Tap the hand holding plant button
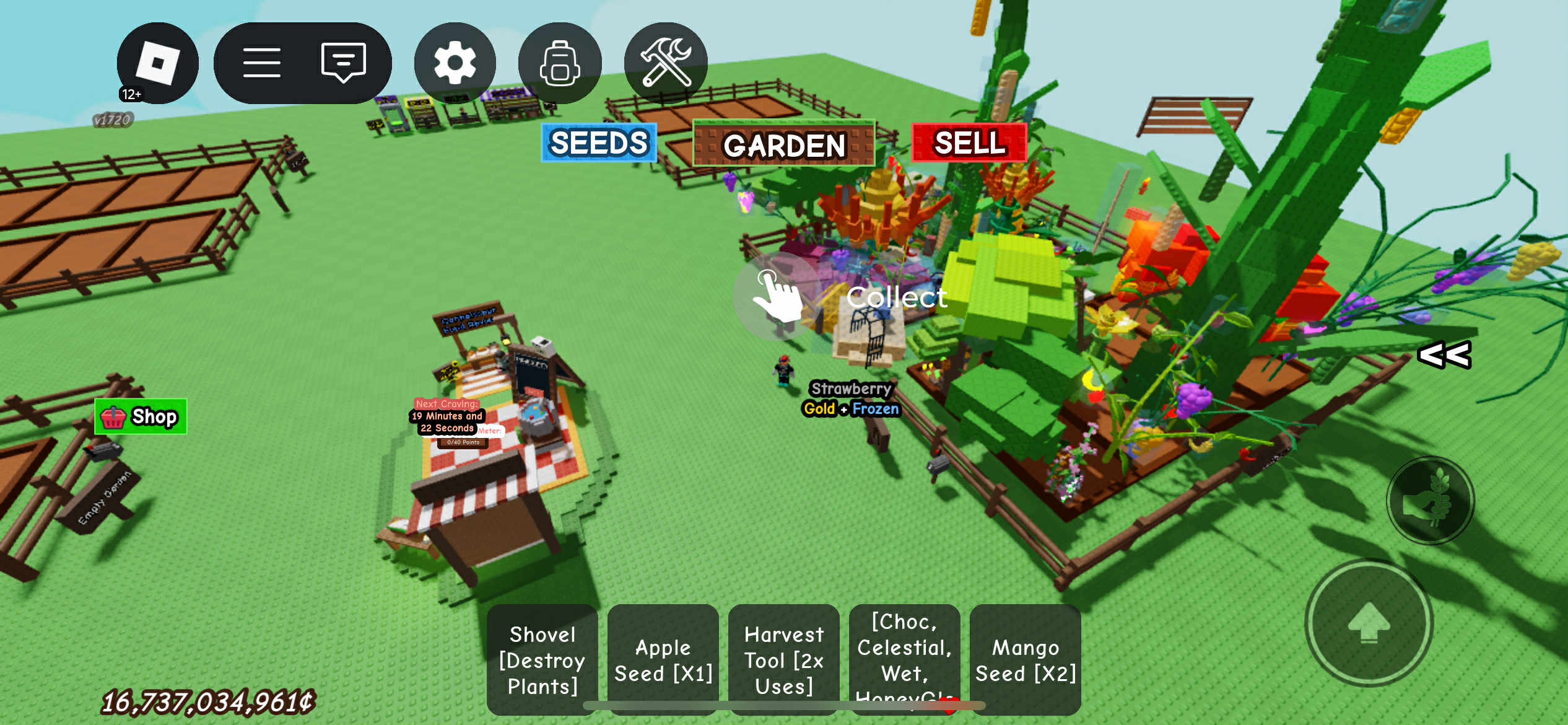The image size is (1568, 725). tap(1430, 501)
